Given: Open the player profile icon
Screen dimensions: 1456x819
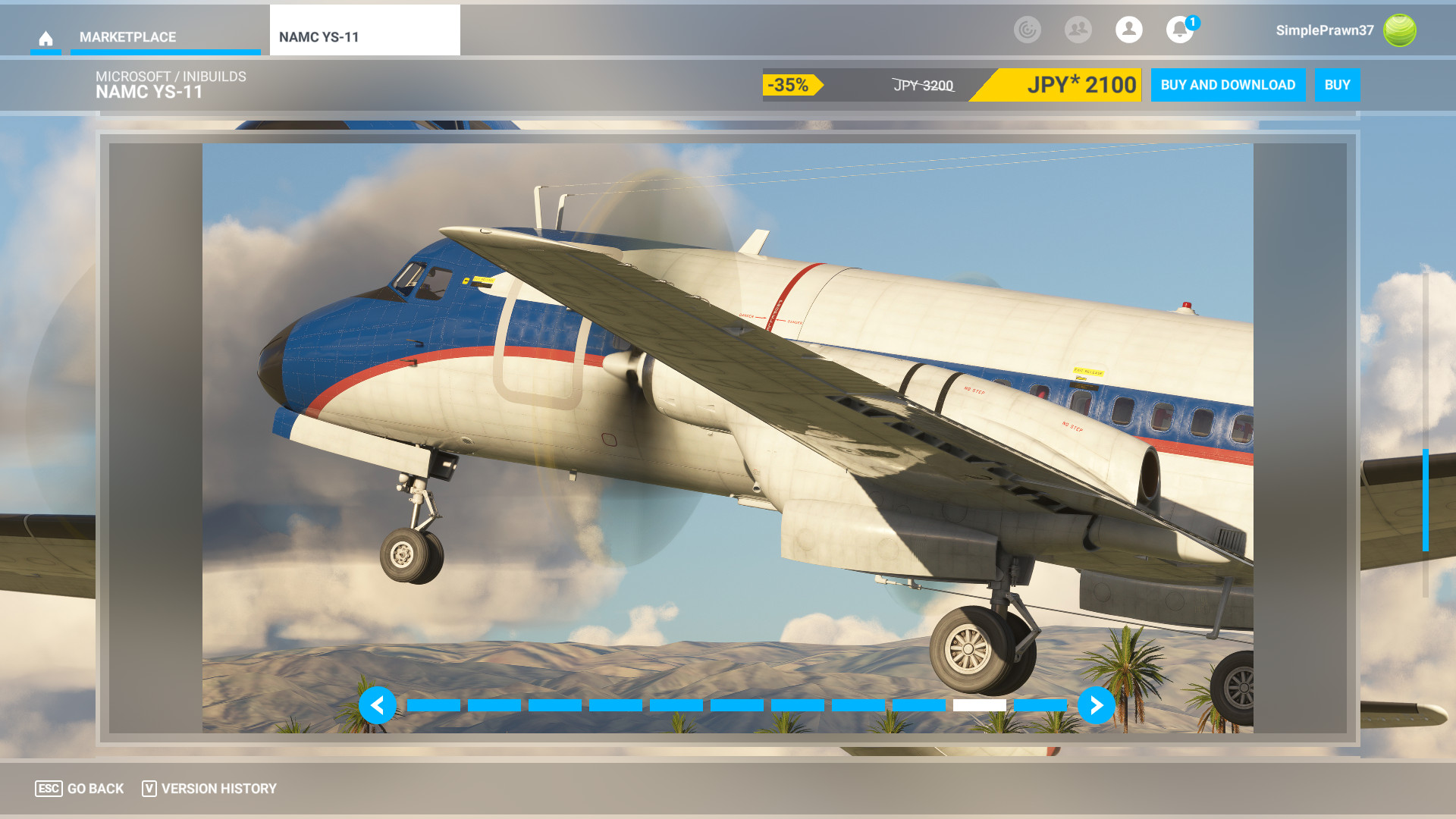Looking at the screenshot, I should (x=1128, y=30).
